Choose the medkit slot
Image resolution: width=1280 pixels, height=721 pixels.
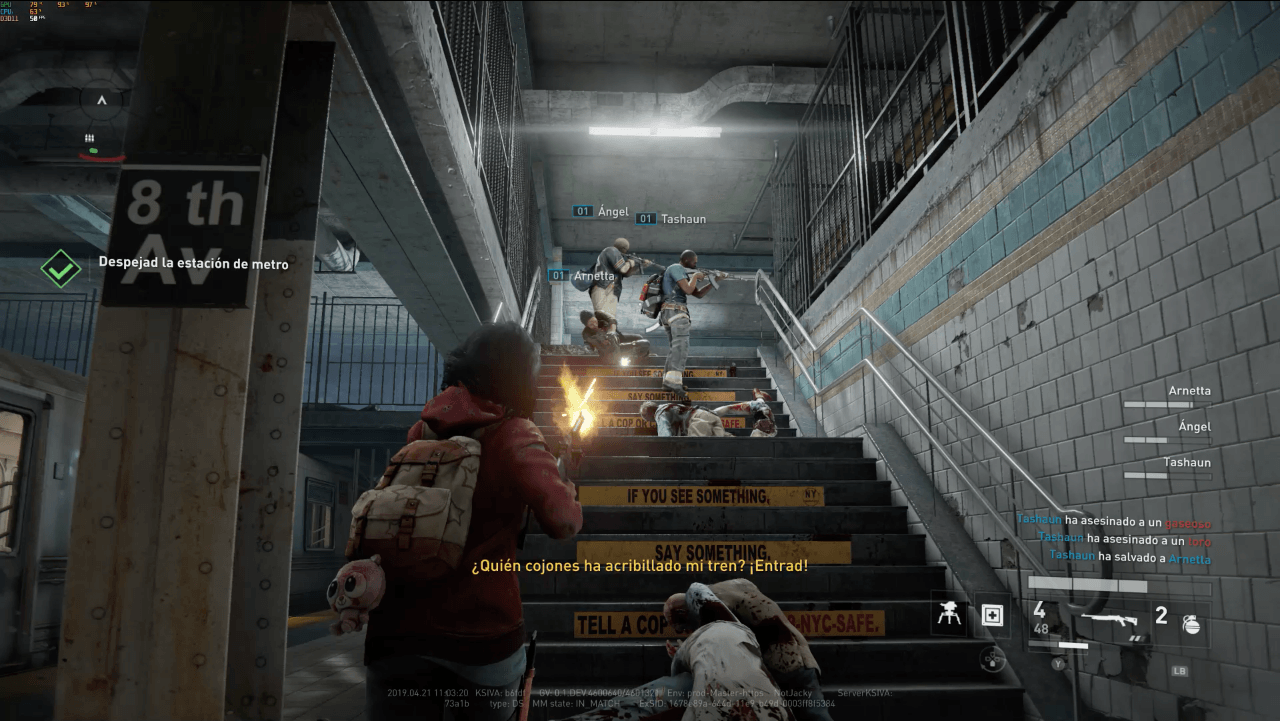coord(992,616)
